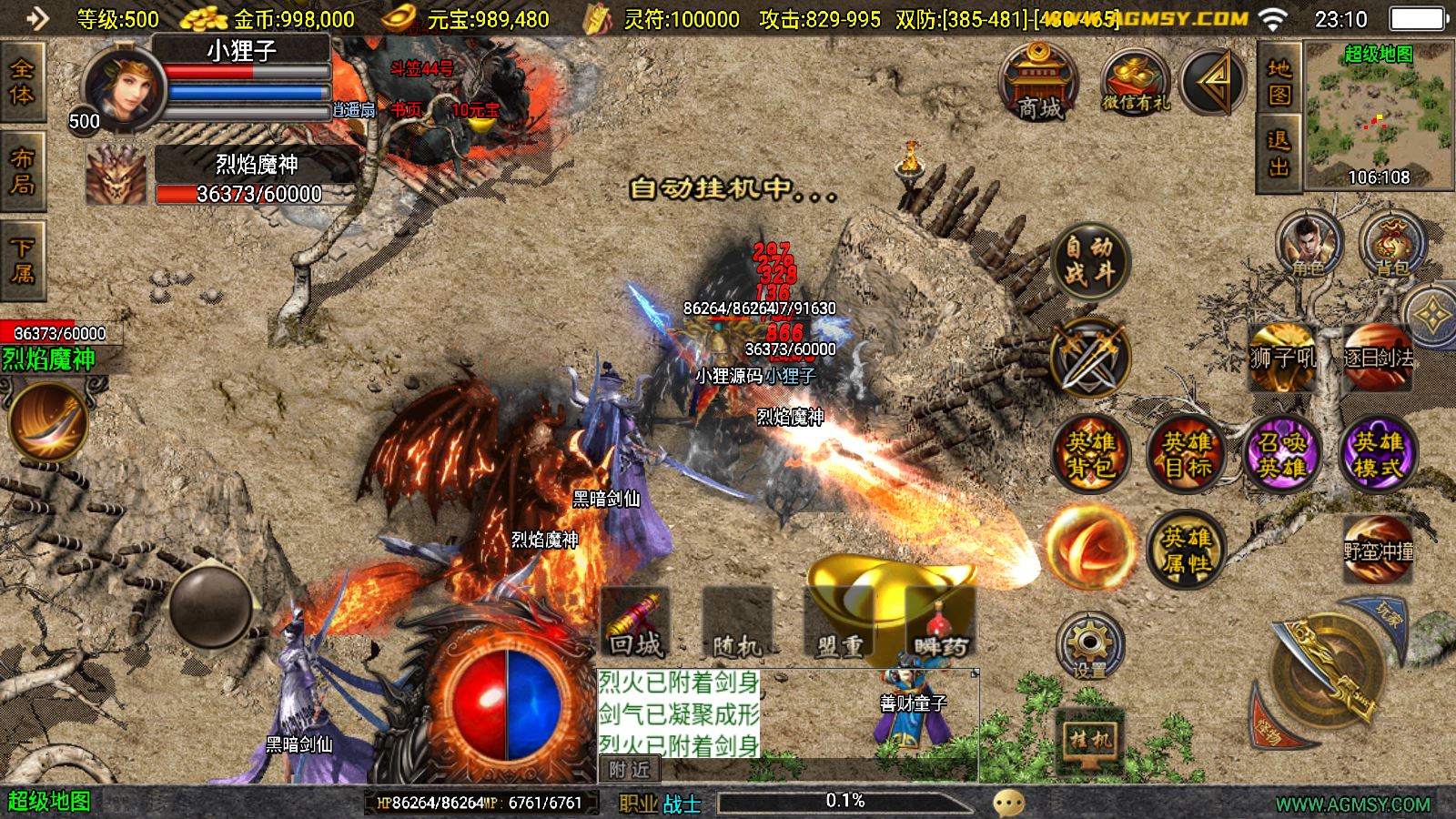This screenshot has height=819, width=1456.
Task: Open 英雄属性 hero attributes
Action: point(1187,550)
